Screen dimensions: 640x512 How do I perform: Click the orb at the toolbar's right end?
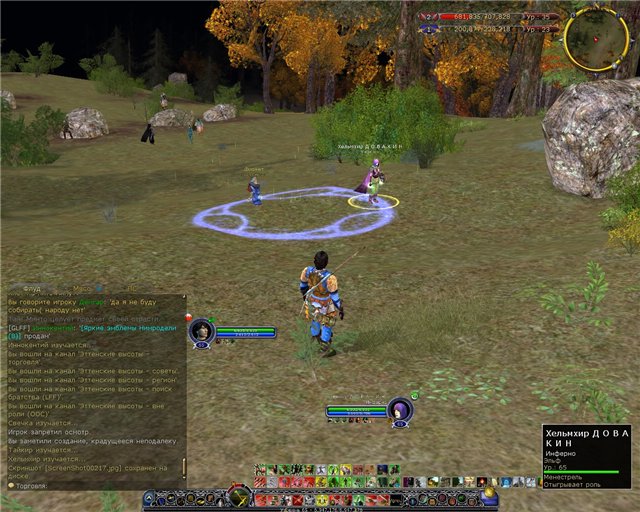click(489, 497)
